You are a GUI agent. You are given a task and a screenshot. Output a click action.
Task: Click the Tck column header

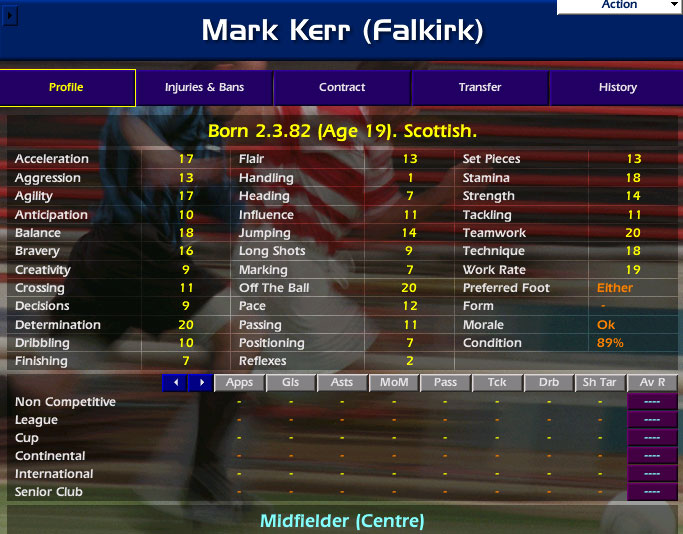pos(496,382)
